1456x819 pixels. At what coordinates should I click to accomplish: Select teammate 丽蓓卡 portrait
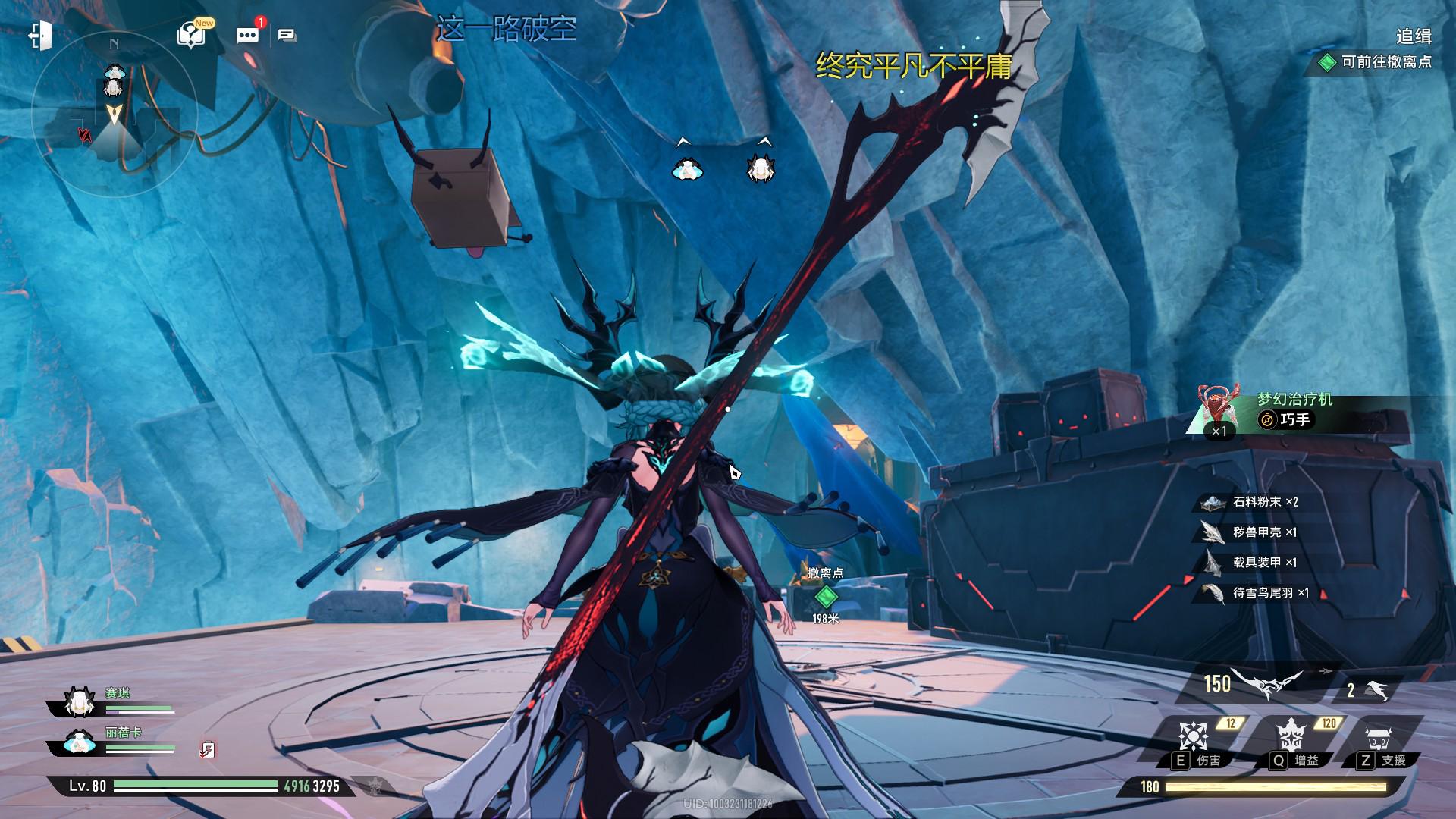click(78, 742)
